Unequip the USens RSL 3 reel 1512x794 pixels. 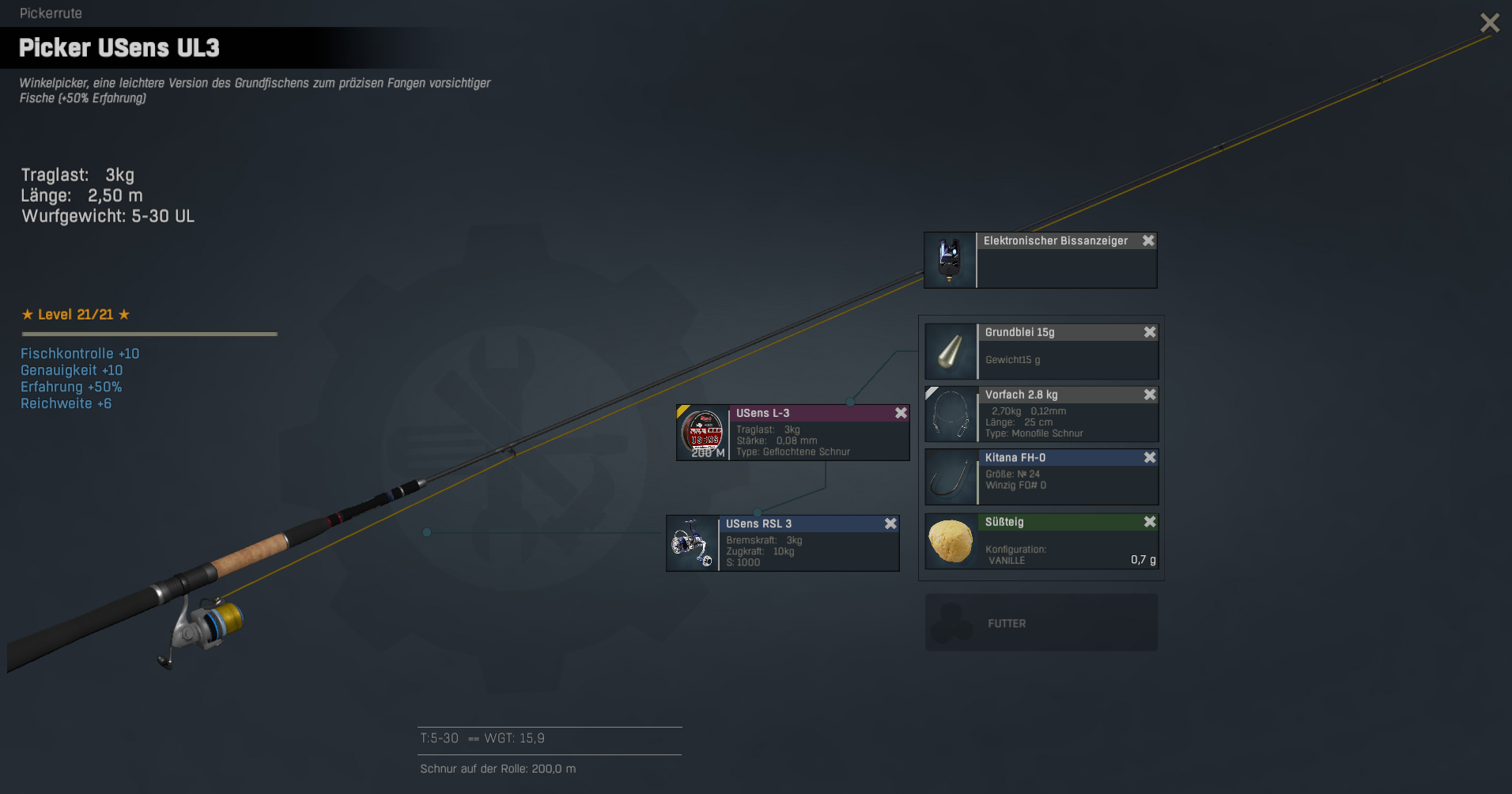click(x=890, y=524)
